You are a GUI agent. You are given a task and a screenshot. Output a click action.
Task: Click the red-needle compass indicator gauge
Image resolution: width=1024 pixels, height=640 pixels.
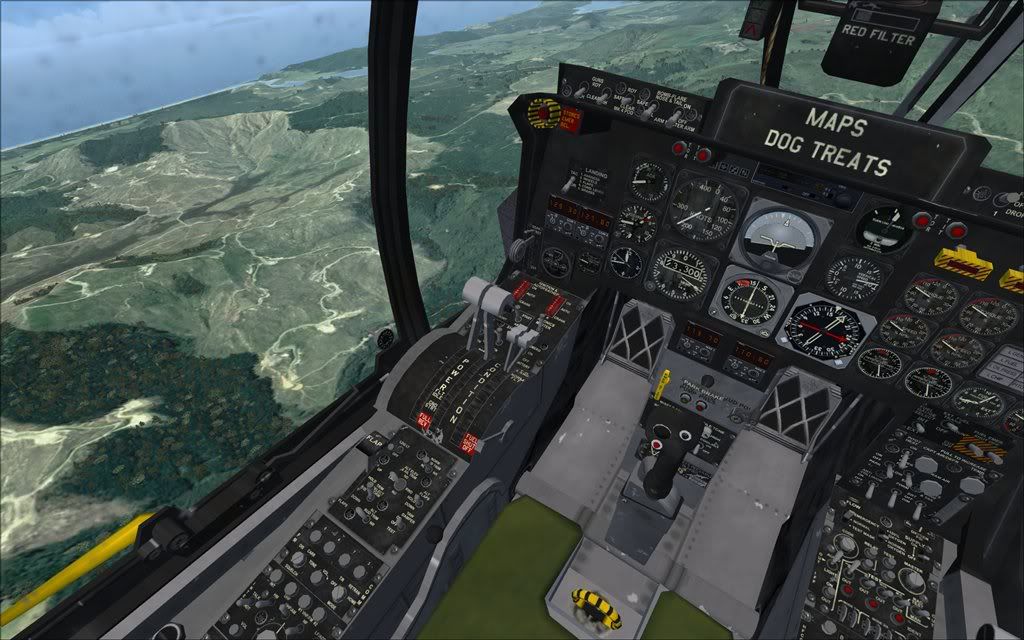[826, 326]
